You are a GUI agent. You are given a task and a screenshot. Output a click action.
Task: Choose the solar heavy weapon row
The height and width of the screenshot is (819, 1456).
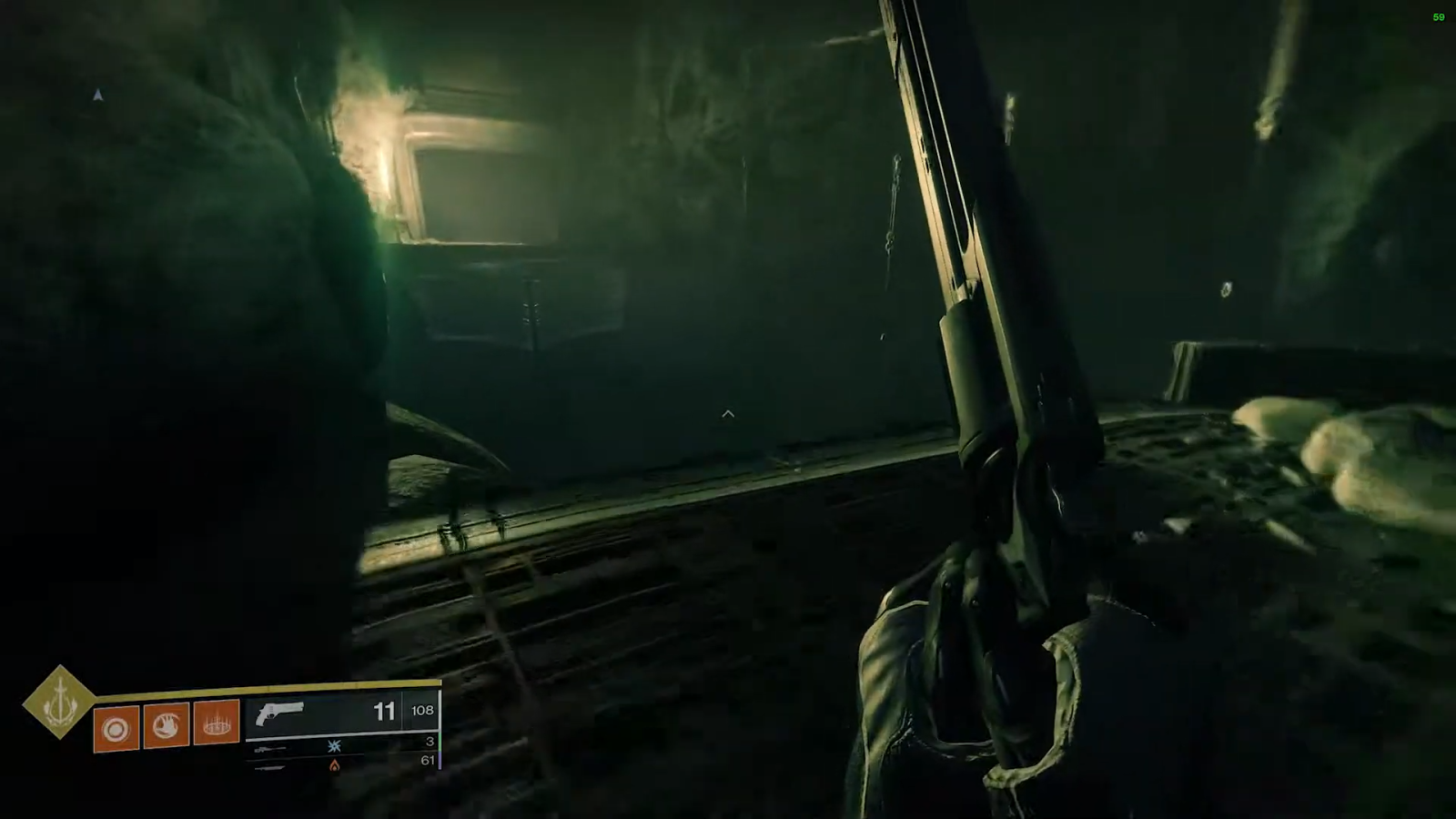click(x=341, y=763)
